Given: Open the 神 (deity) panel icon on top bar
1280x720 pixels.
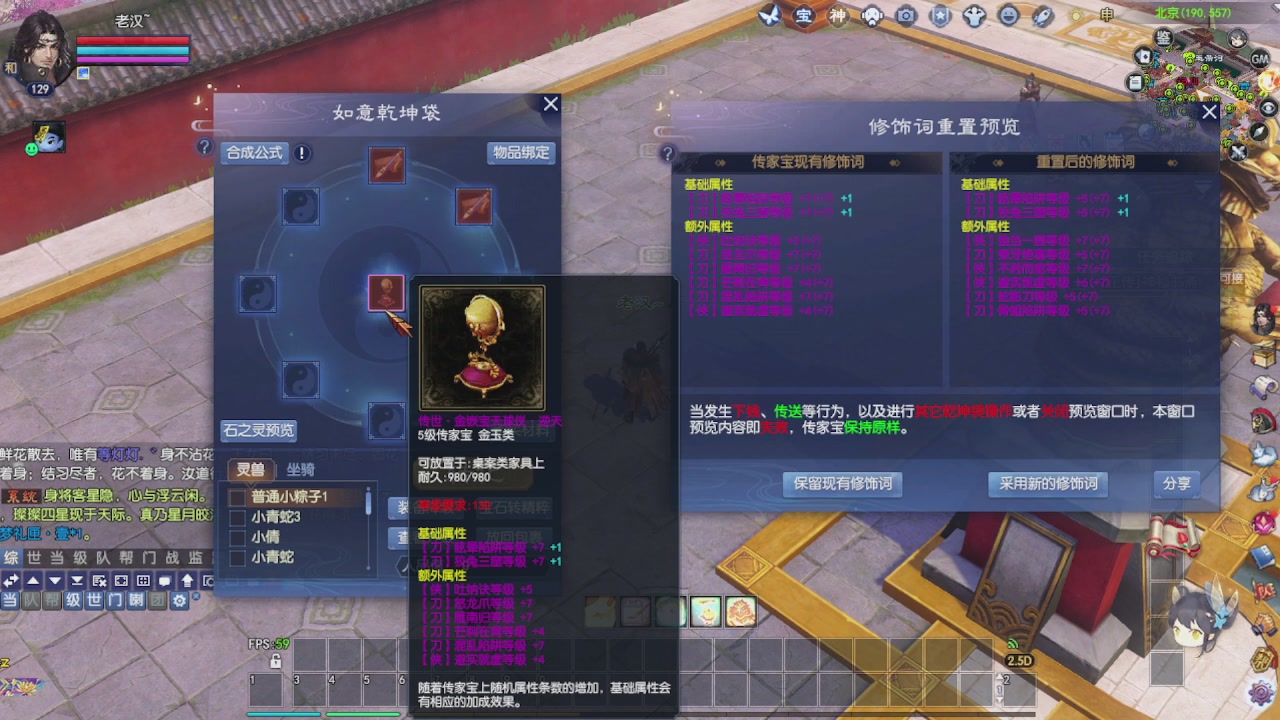Looking at the screenshot, I should [839, 16].
